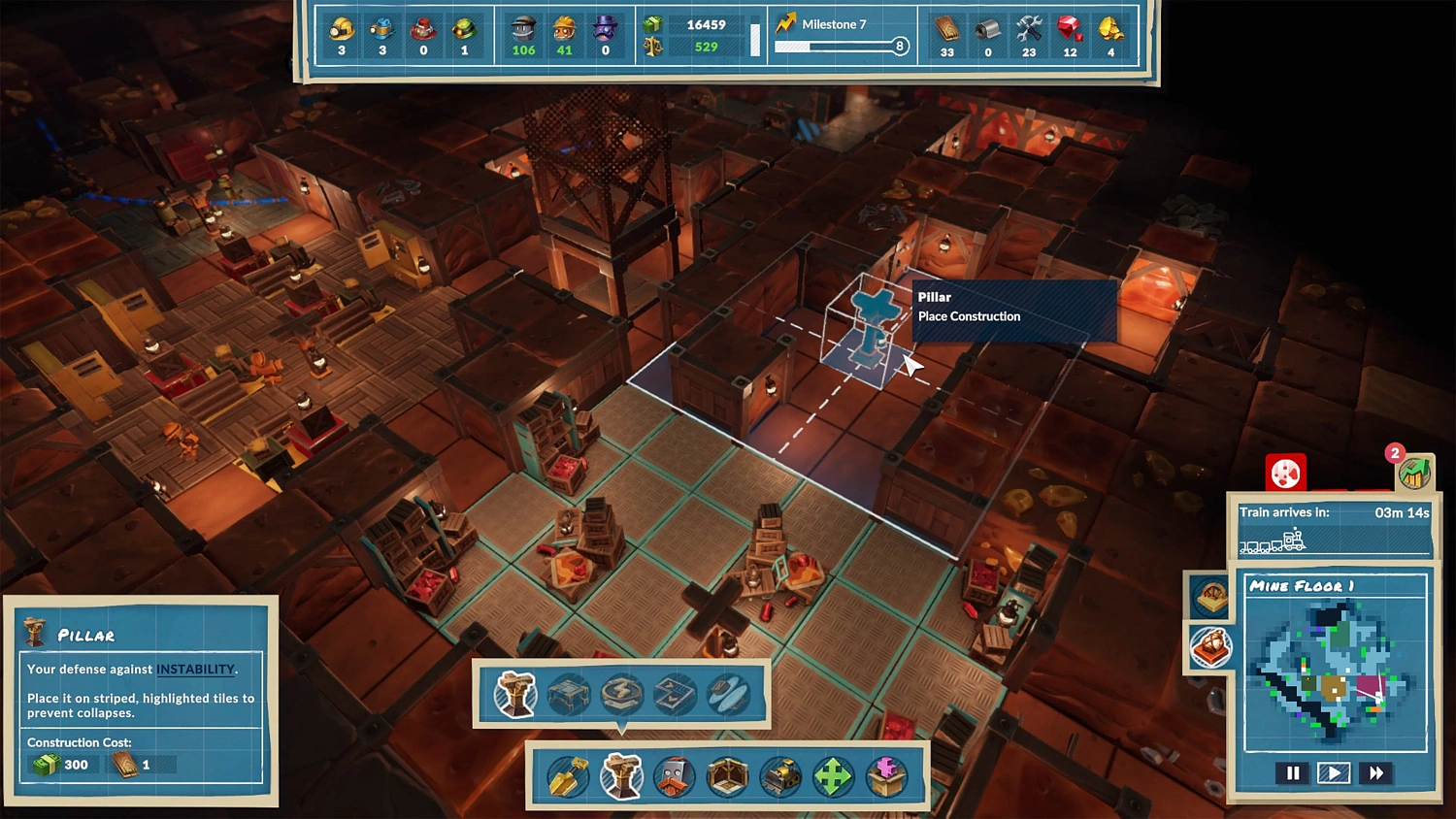The height and width of the screenshot is (819, 1456).
Task: Select the platform option in the construction submenu
Action: (x=568, y=694)
